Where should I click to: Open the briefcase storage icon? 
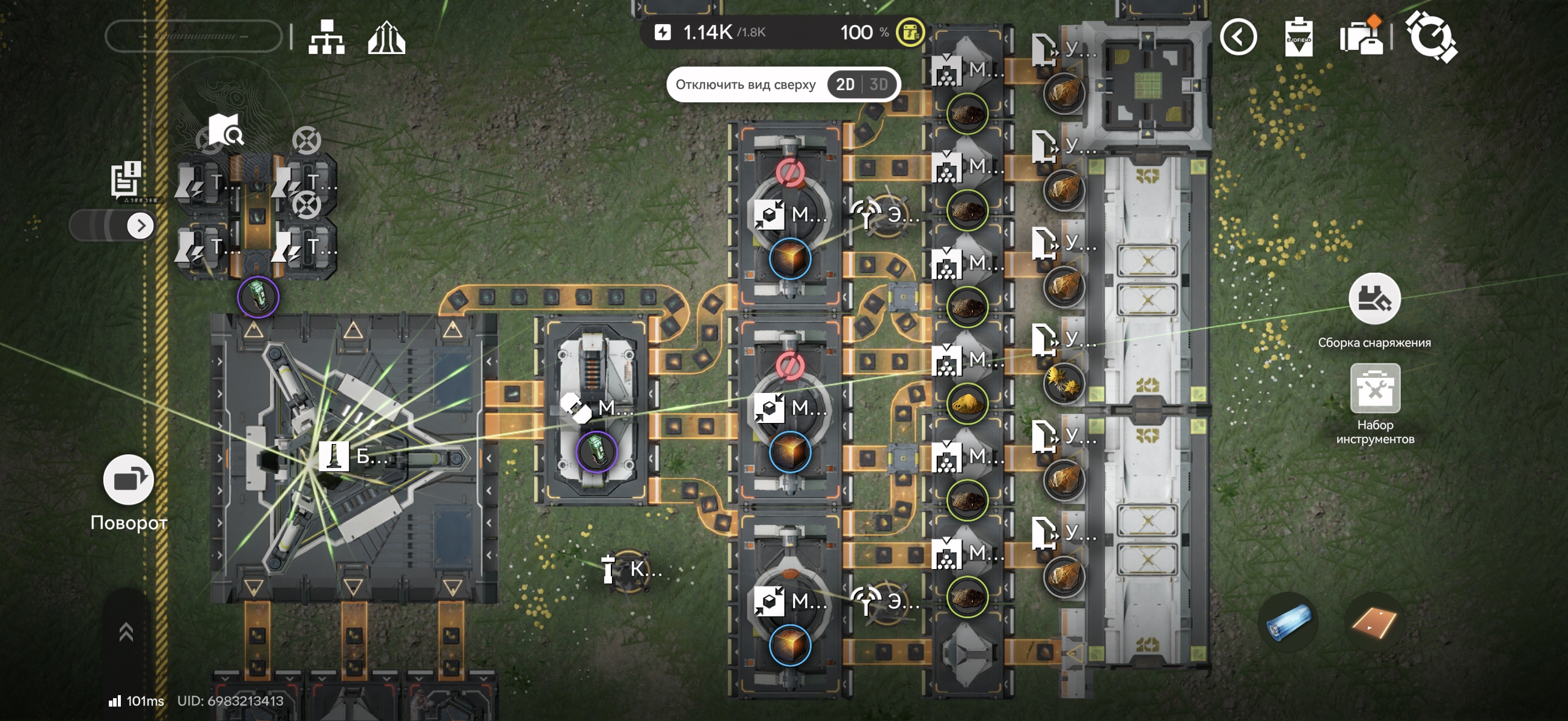1361,38
